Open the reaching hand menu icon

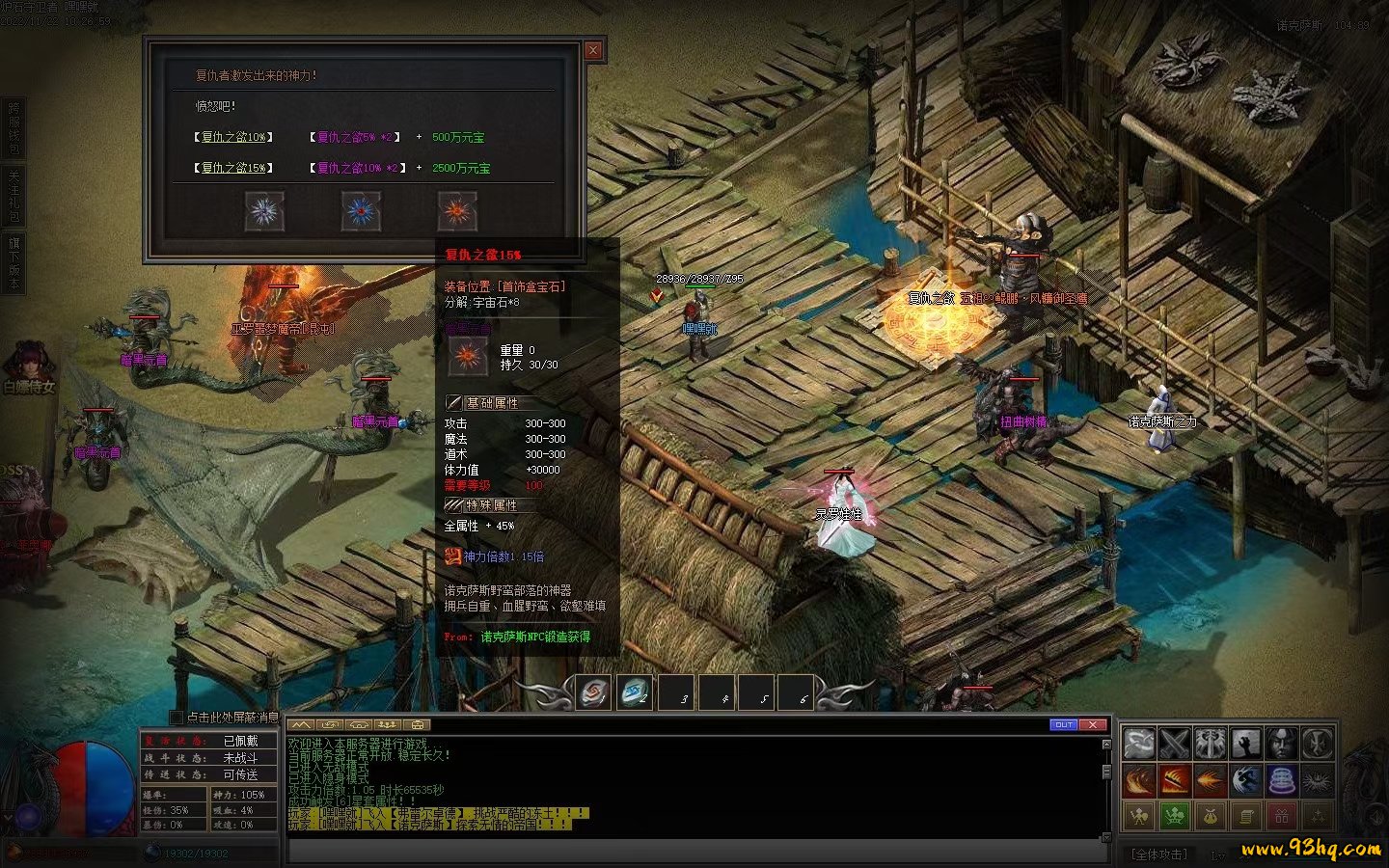click(1245, 744)
